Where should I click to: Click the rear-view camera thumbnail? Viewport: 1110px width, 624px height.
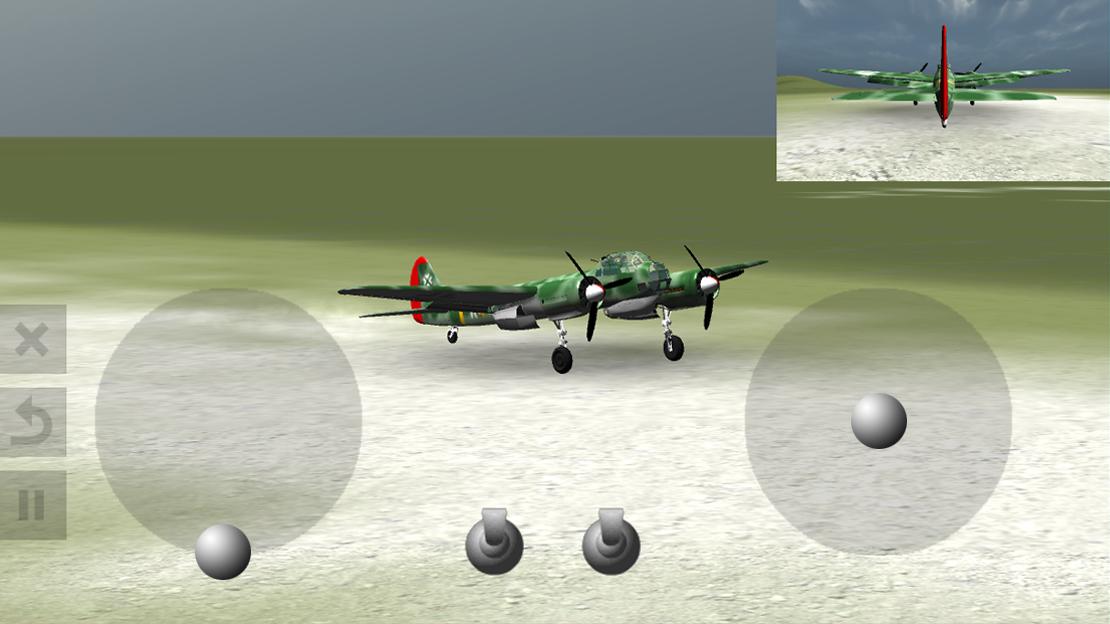click(x=943, y=90)
